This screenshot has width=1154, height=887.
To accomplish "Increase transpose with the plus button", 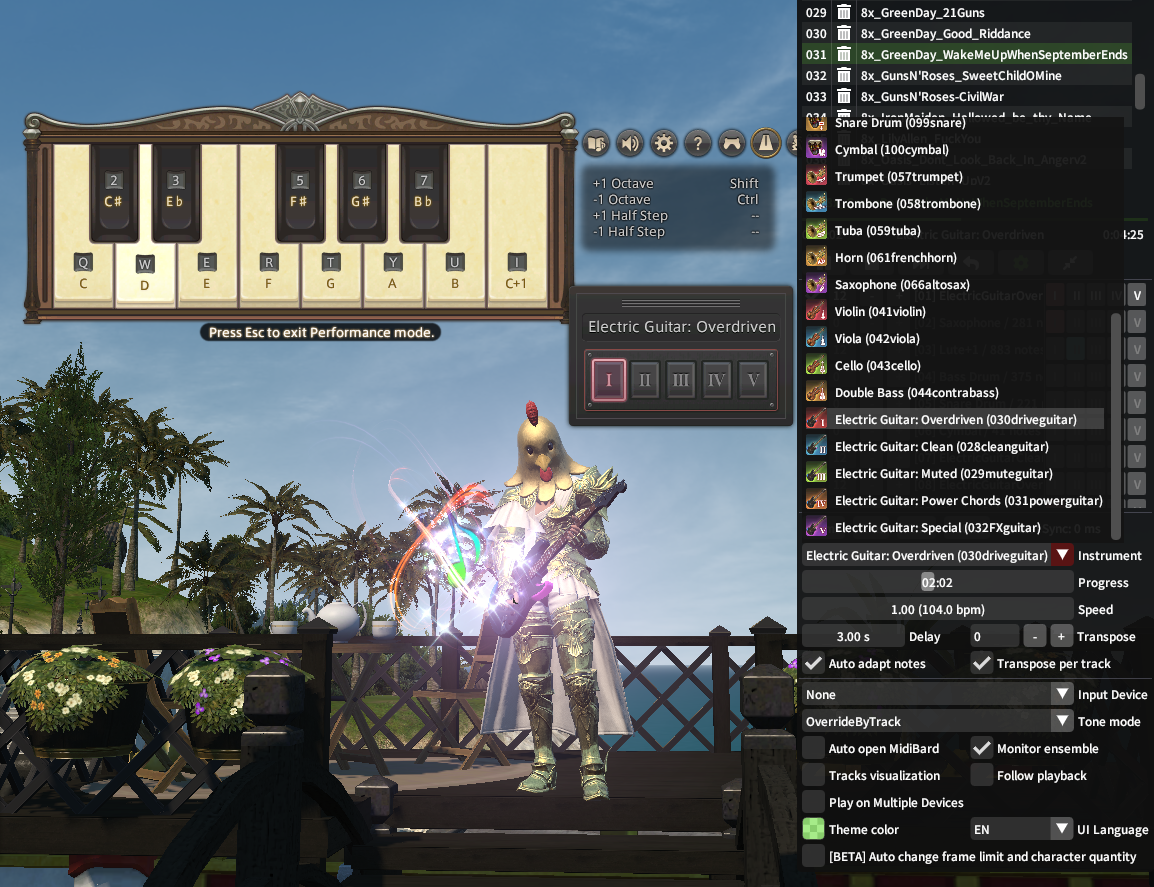I will click(1061, 637).
